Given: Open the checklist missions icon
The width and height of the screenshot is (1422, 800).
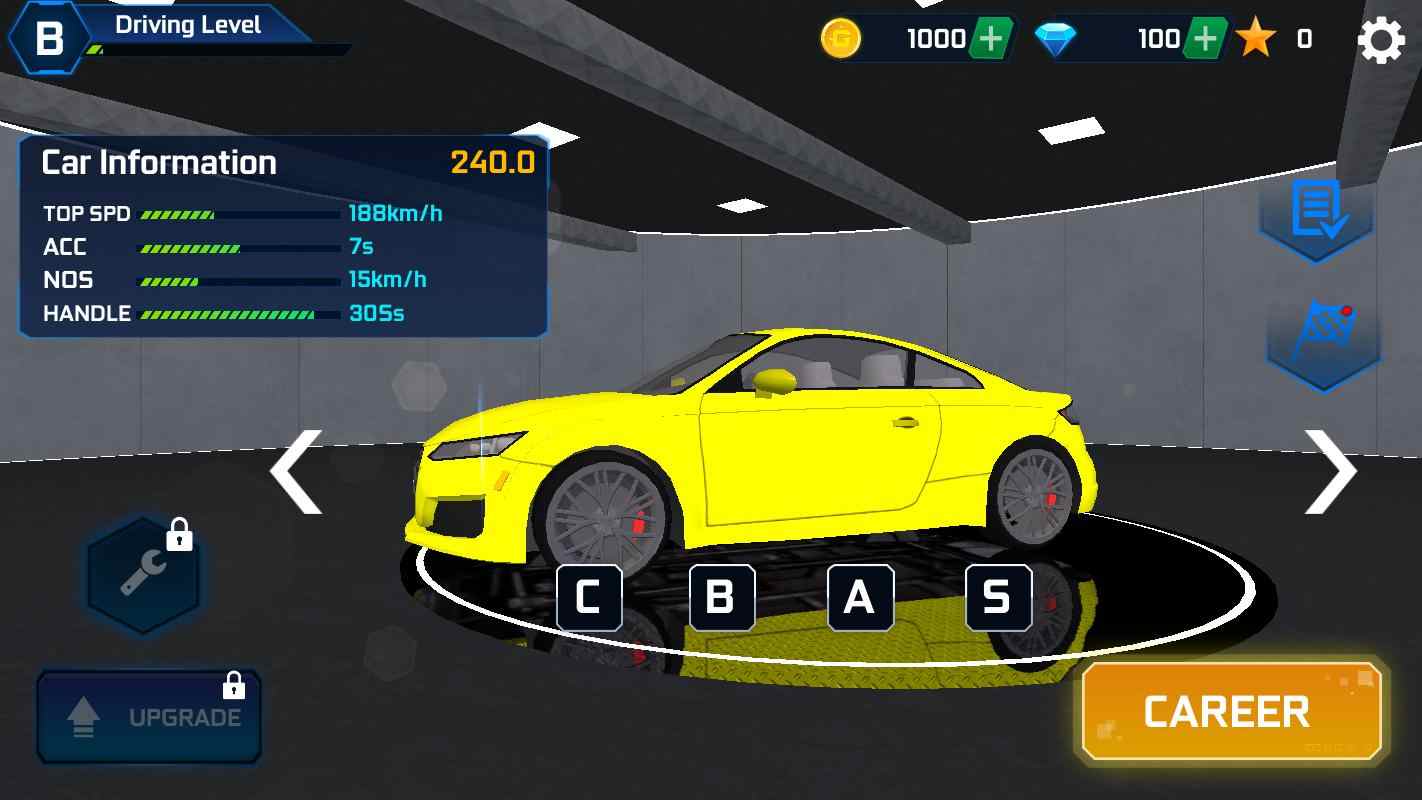Looking at the screenshot, I should coord(1316,211).
